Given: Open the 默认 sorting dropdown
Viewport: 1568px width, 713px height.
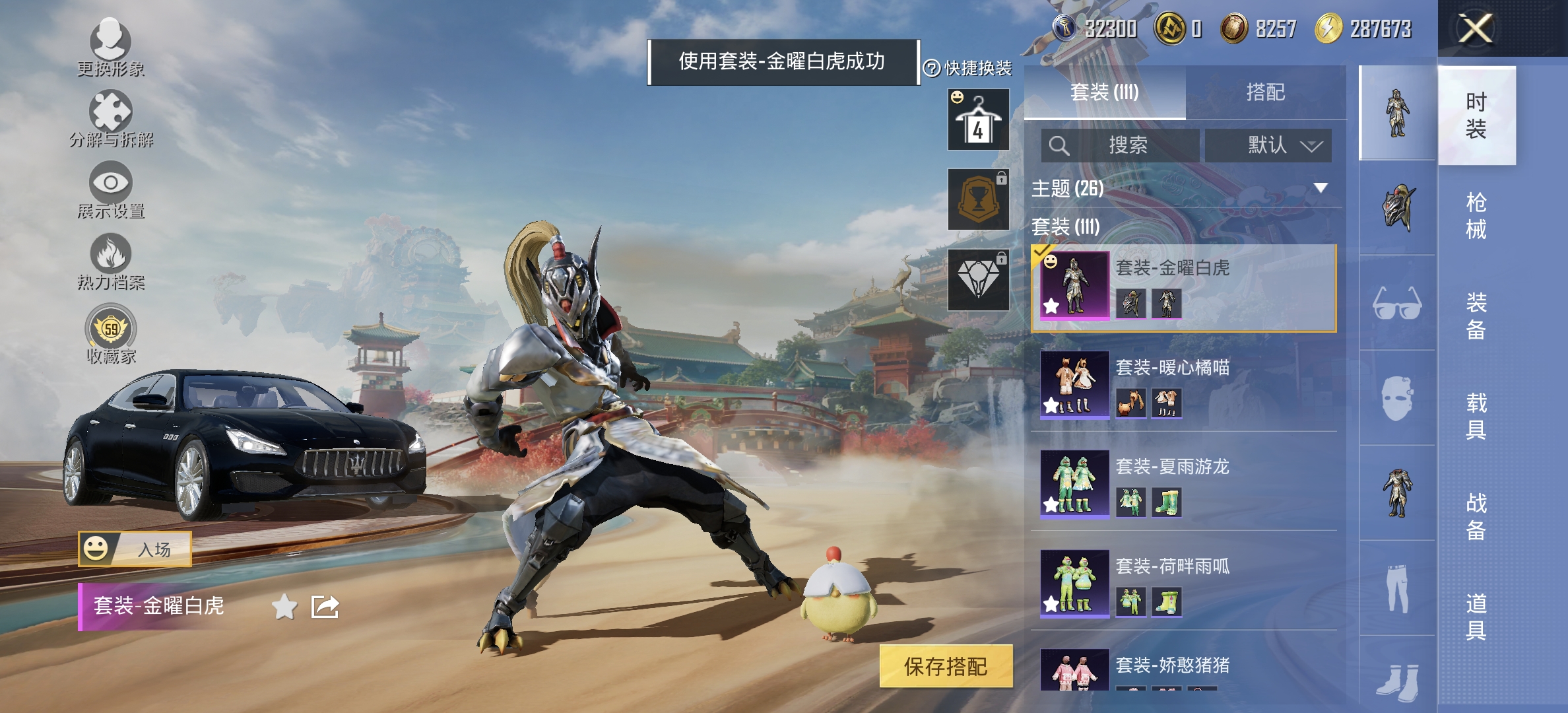Looking at the screenshot, I should point(1268,145).
